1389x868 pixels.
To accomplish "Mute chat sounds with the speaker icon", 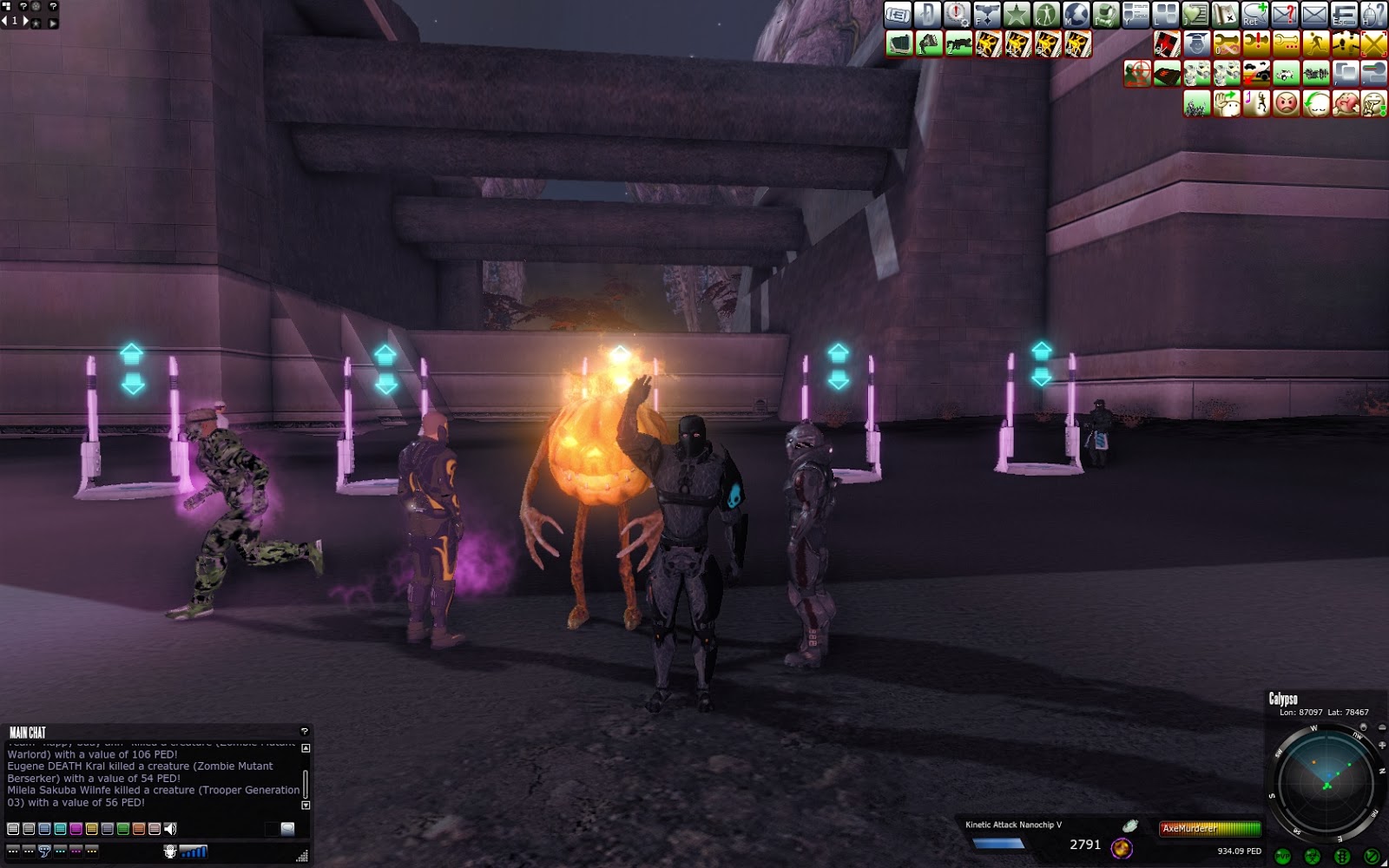I will point(170,828).
